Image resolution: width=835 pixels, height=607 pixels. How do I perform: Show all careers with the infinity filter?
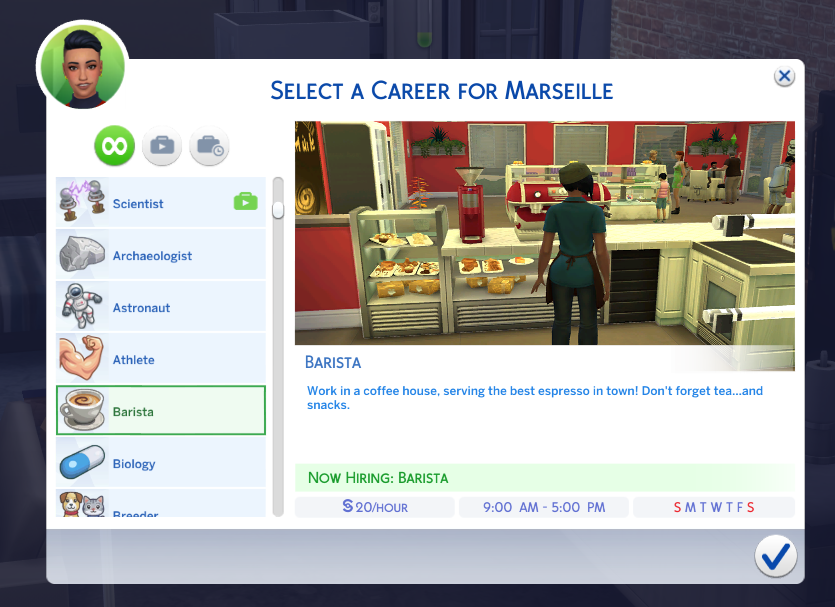pyautogui.click(x=114, y=147)
